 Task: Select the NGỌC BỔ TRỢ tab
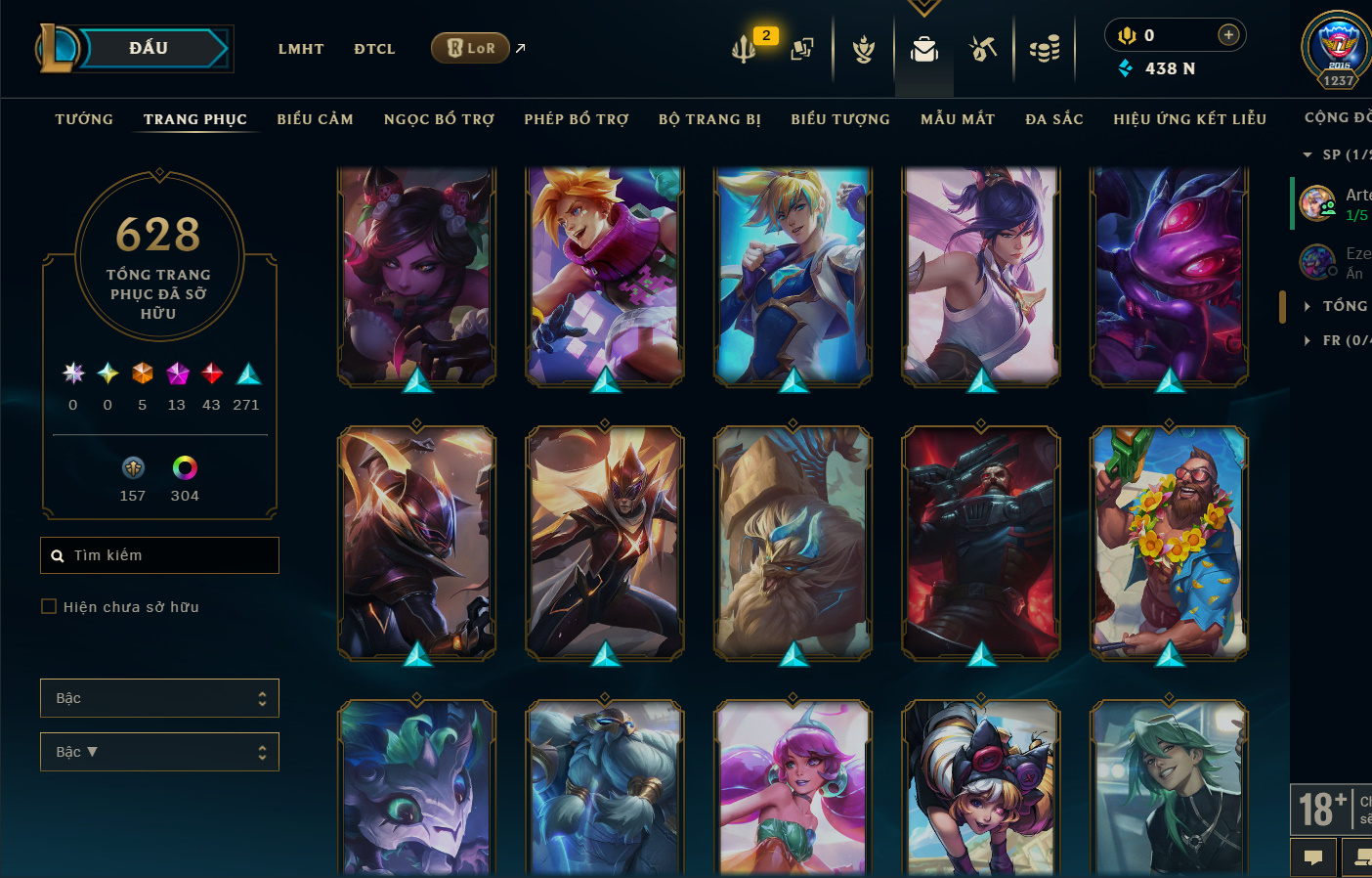[439, 119]
